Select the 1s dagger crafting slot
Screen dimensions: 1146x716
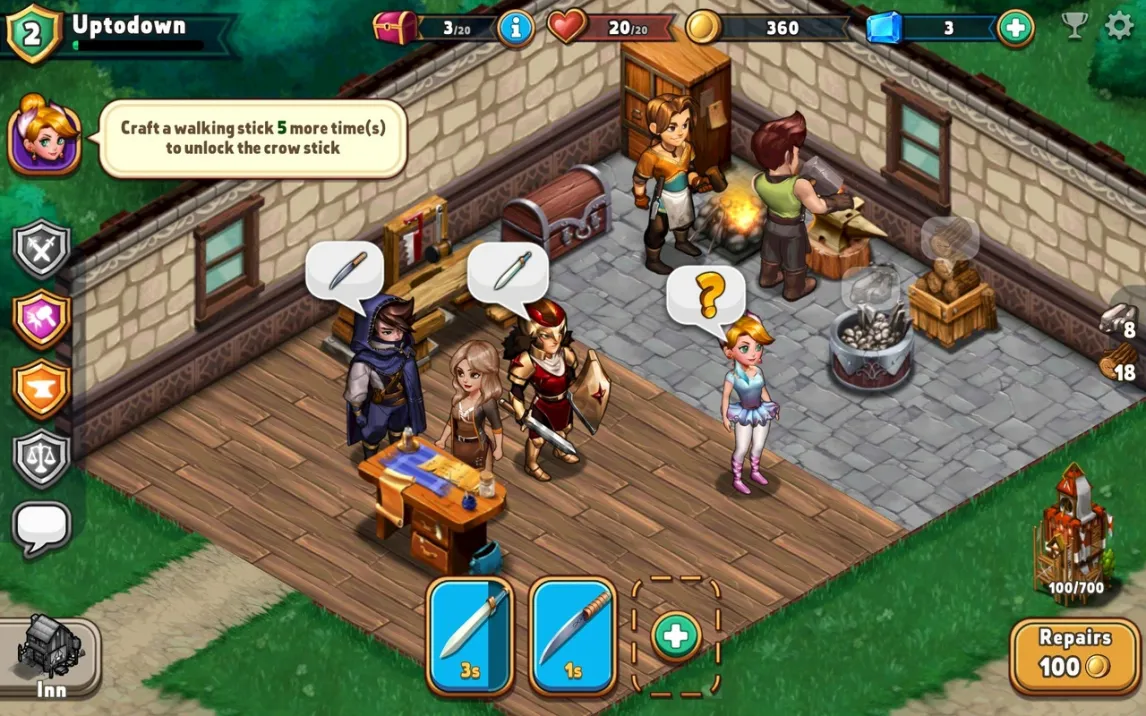click(573, 635)
